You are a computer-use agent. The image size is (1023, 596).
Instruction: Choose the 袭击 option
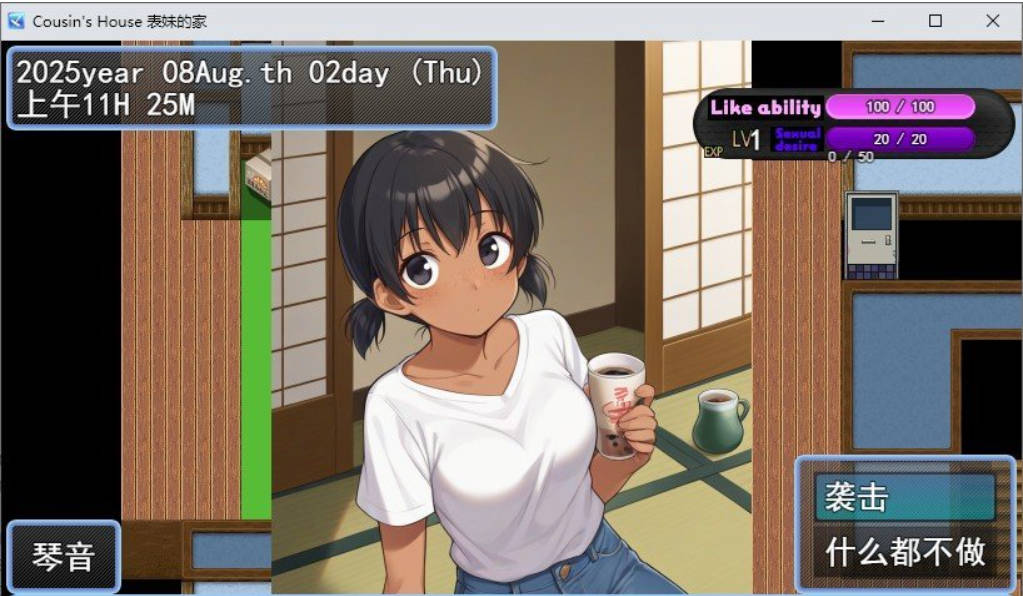point(905,498)
